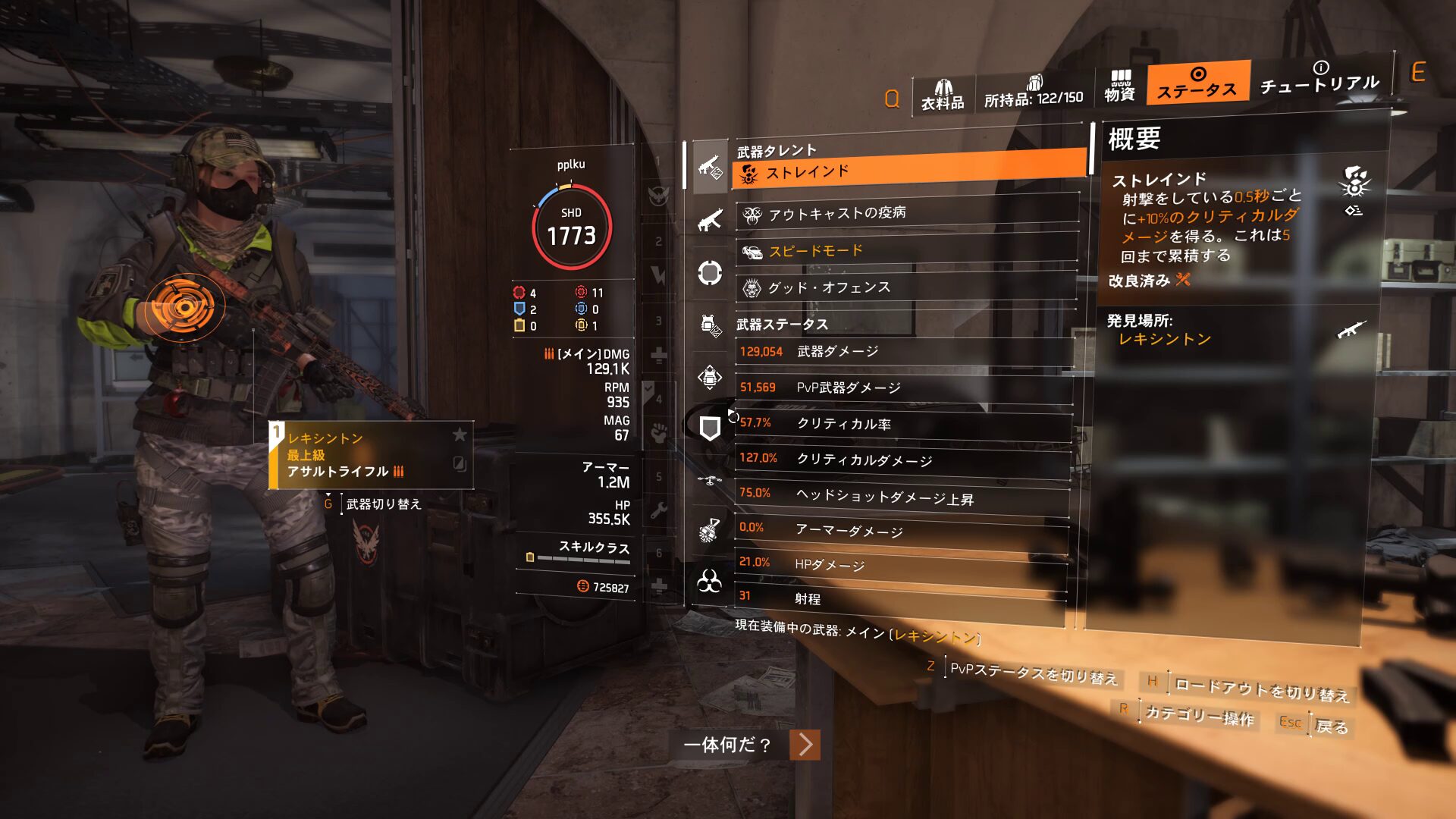Screen dimensions: 1456x819
Task: Open the 物資 supplies tab
Action: [x=1119, y=86]
